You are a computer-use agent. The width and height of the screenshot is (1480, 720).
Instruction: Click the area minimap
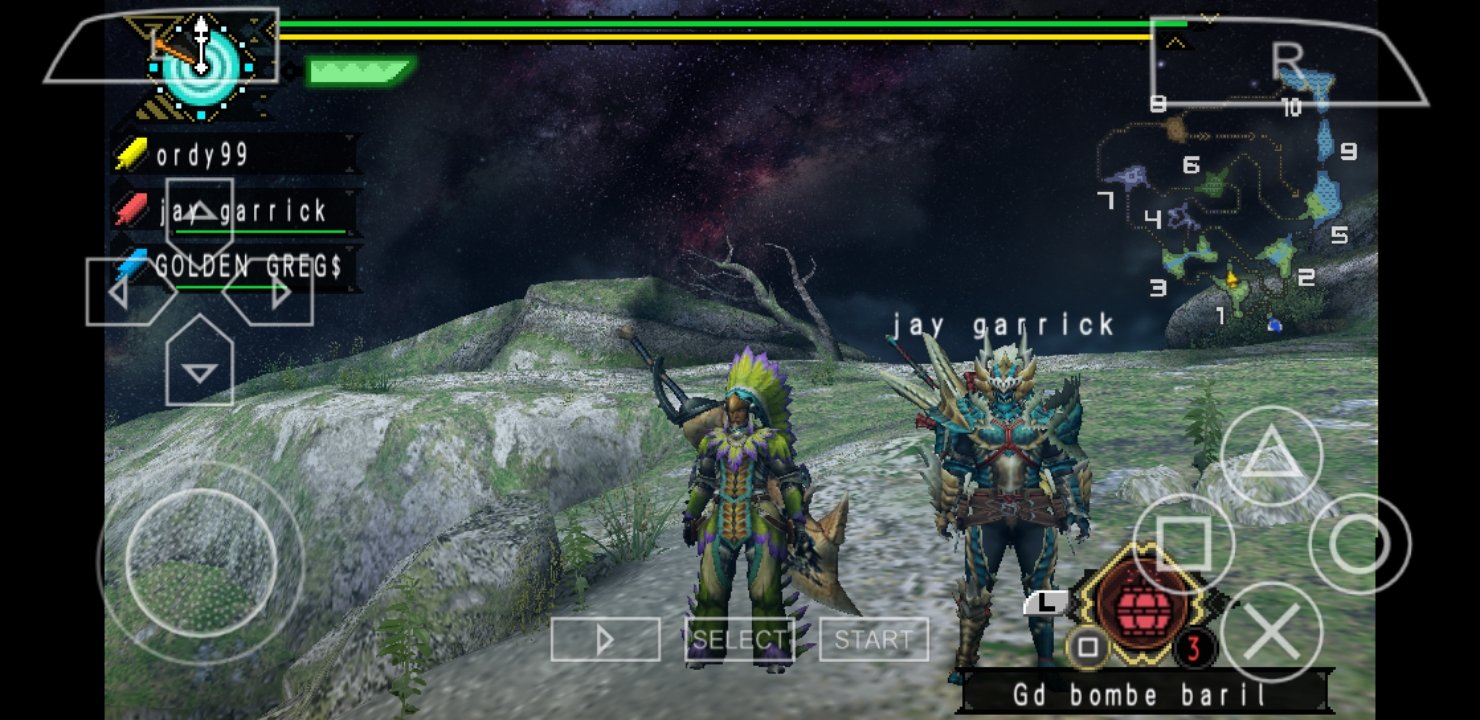pyautogui.click(x=1235, y=215)
